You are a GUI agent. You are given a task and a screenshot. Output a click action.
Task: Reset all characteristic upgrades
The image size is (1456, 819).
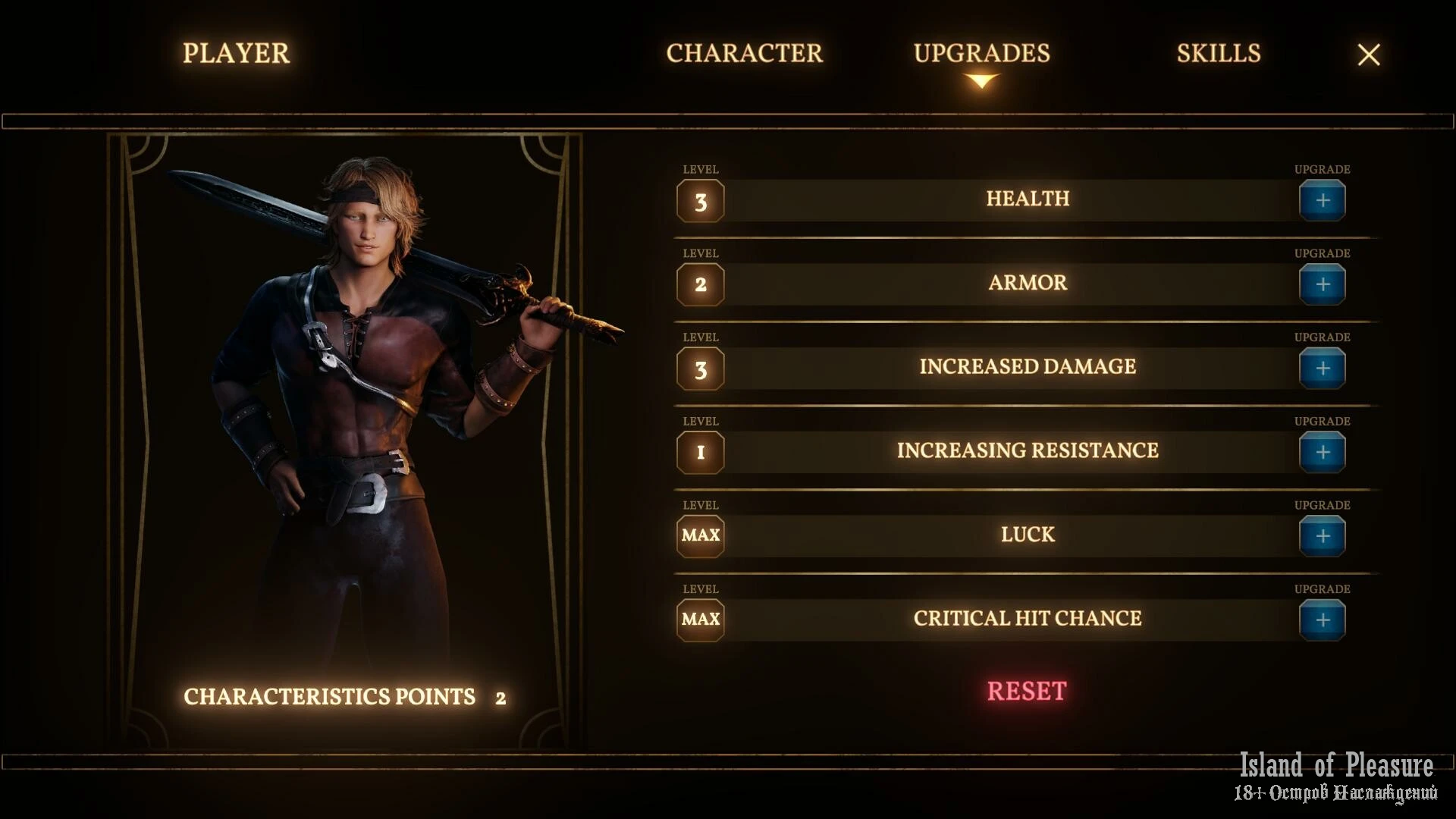1026,691
